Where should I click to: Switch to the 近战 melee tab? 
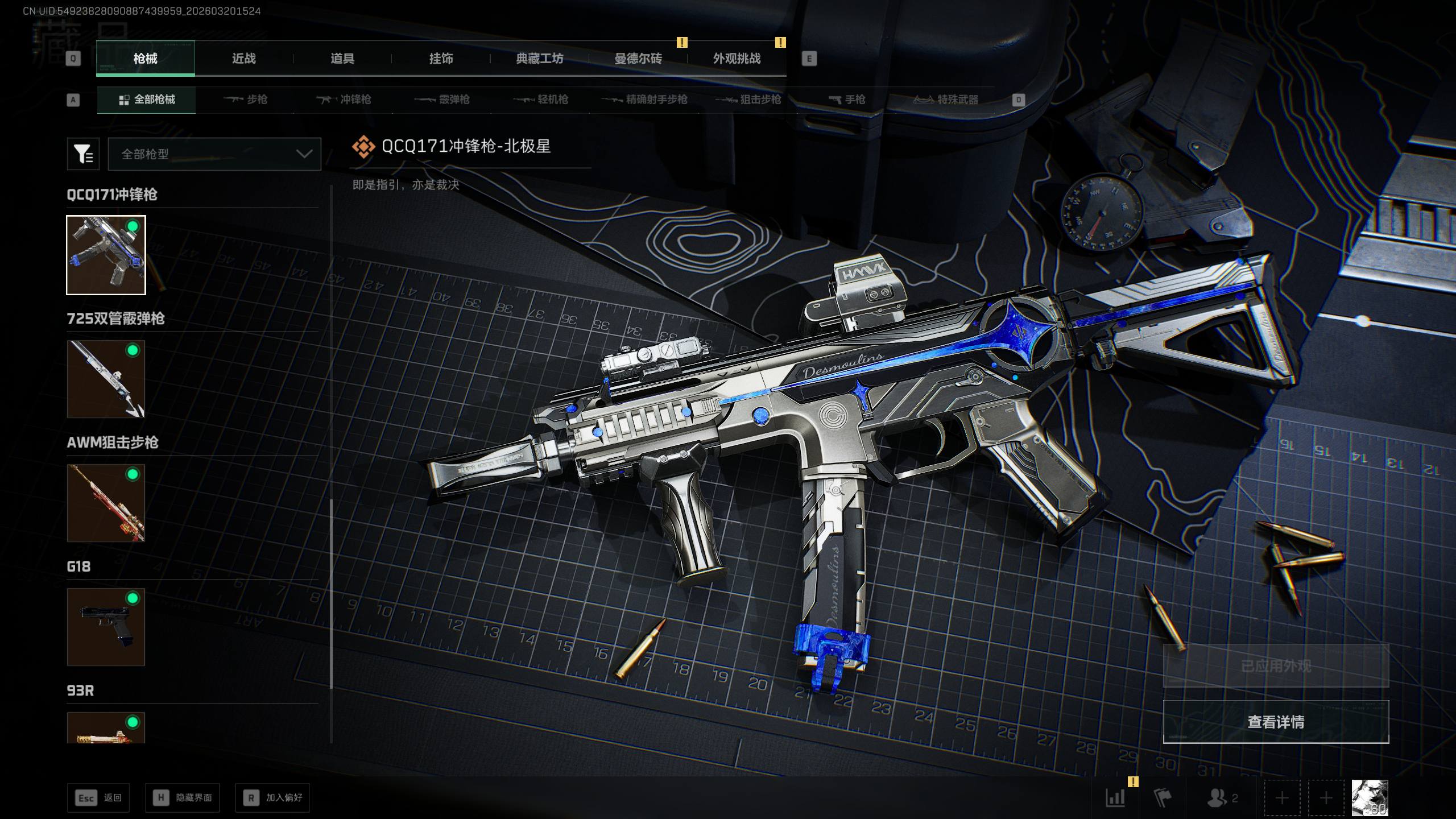point(243,59)
